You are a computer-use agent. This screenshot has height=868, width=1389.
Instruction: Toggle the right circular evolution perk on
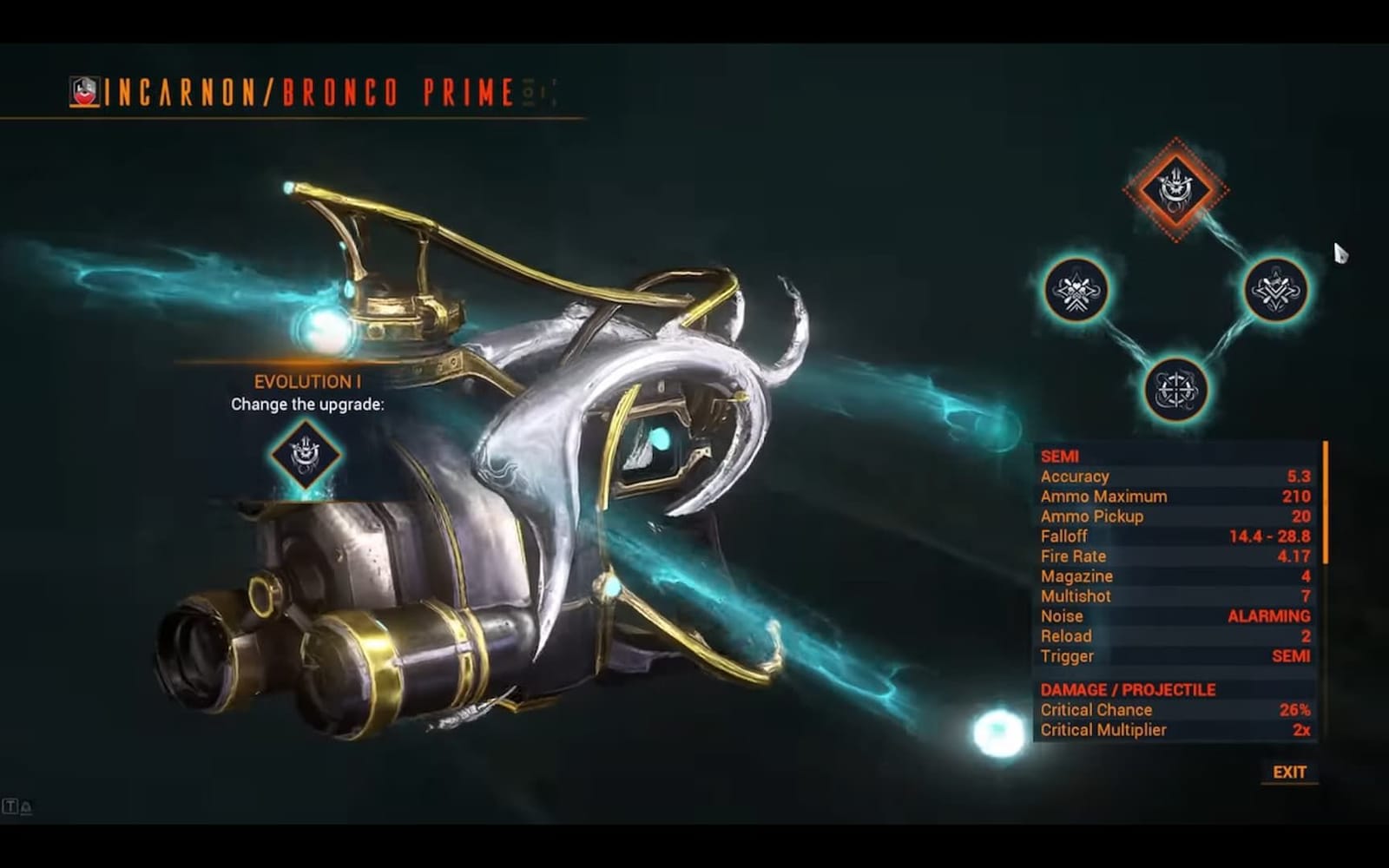(1273, 292)
